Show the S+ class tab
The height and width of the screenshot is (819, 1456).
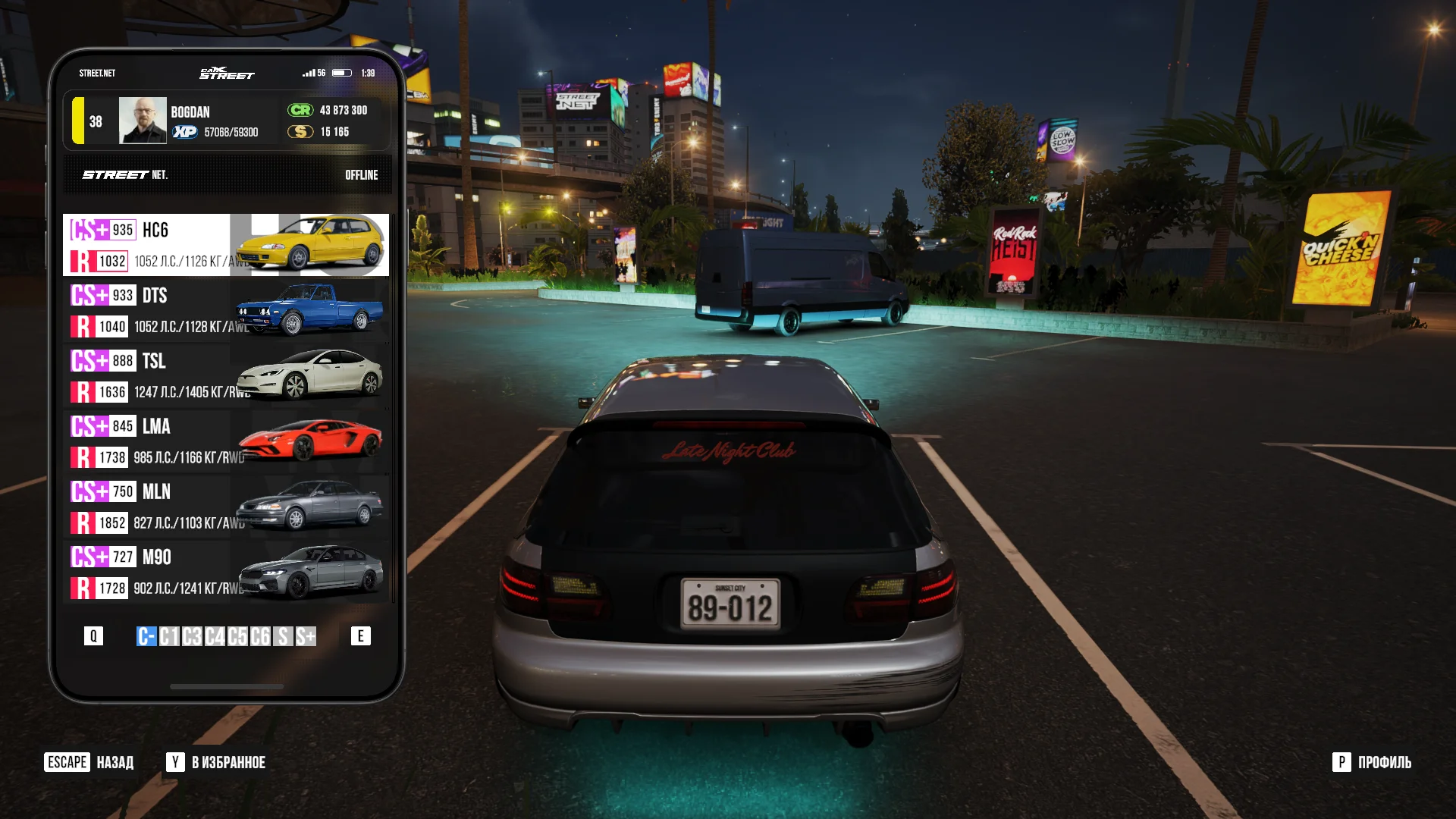[306, 636]
